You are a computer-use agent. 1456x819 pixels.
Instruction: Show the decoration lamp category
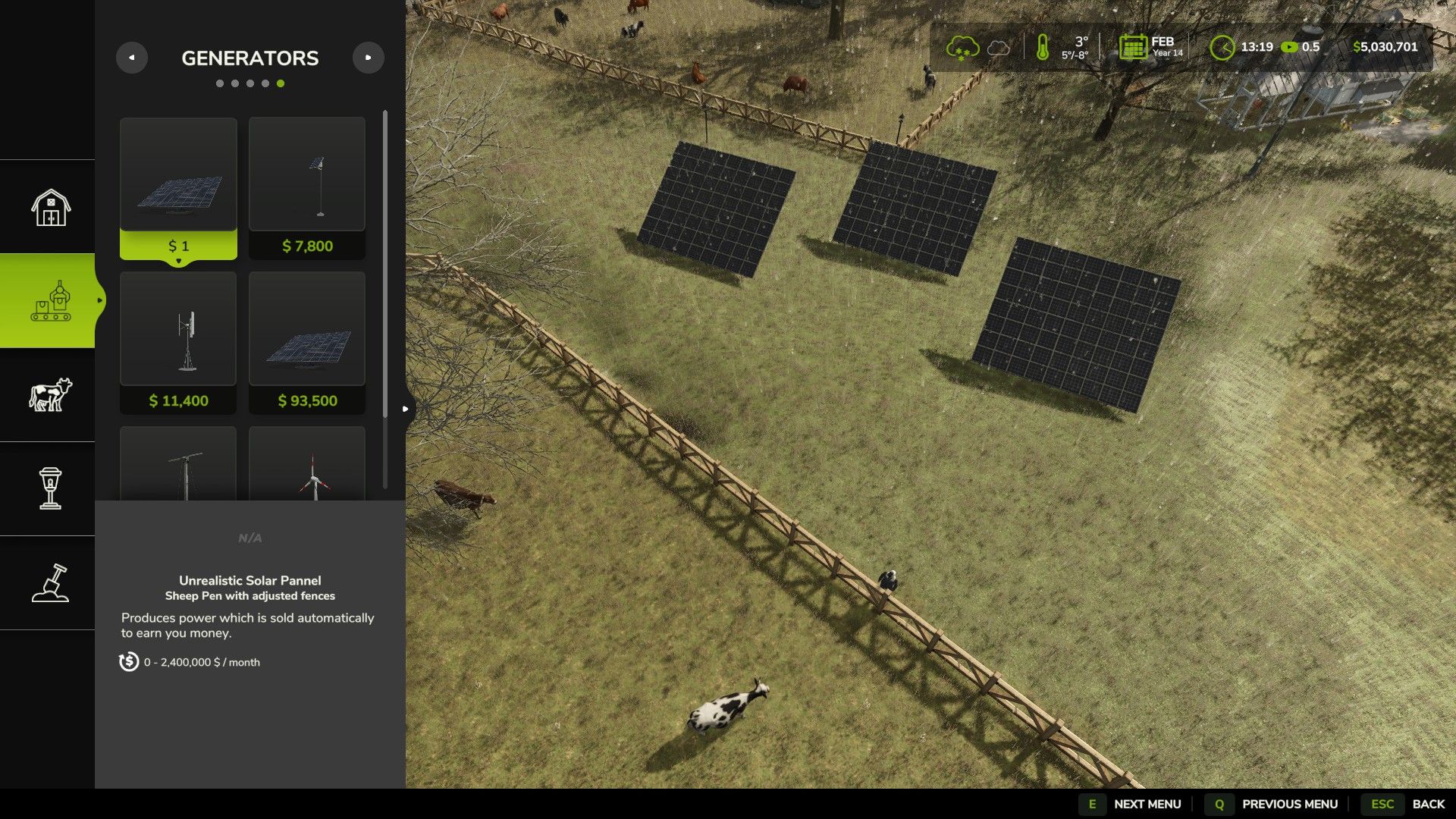tap(50, 489)
